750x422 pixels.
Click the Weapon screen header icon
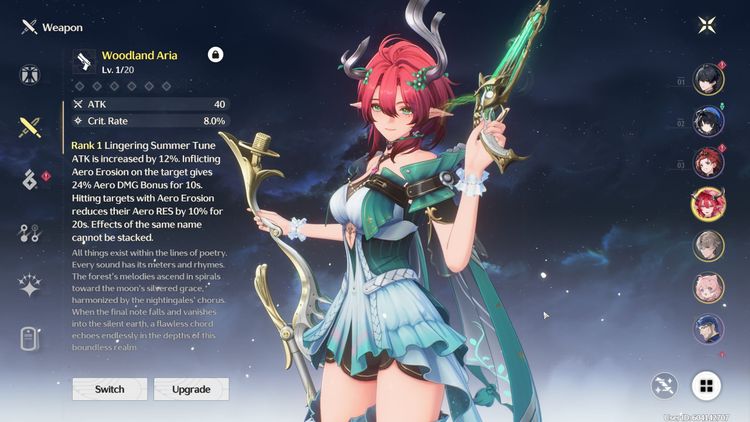click(28, 27)
